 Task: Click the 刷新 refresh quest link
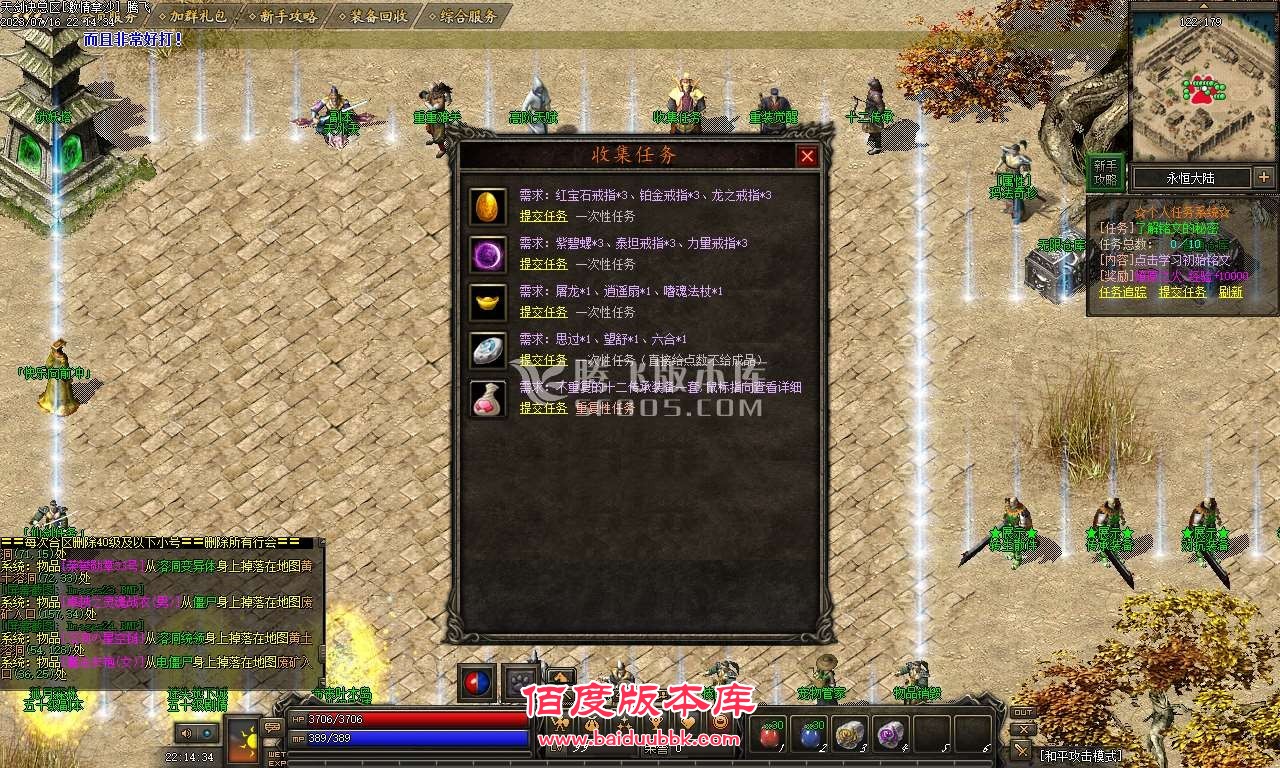coord(1230,292)
